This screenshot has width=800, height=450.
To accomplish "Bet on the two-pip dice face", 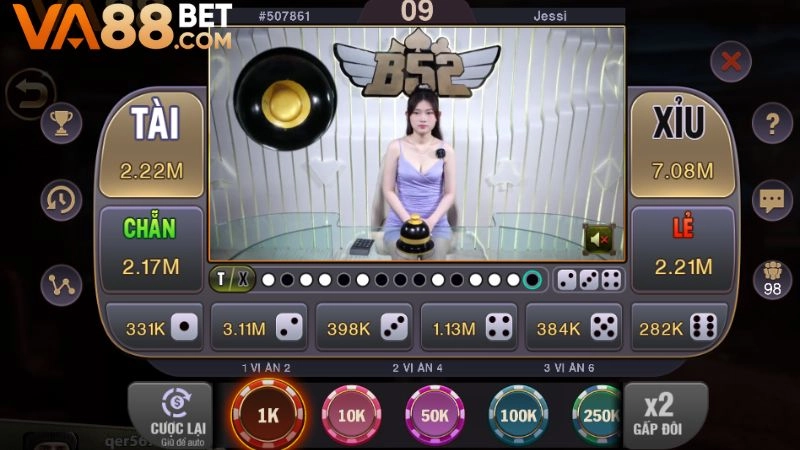I will [x=259, y=327].
